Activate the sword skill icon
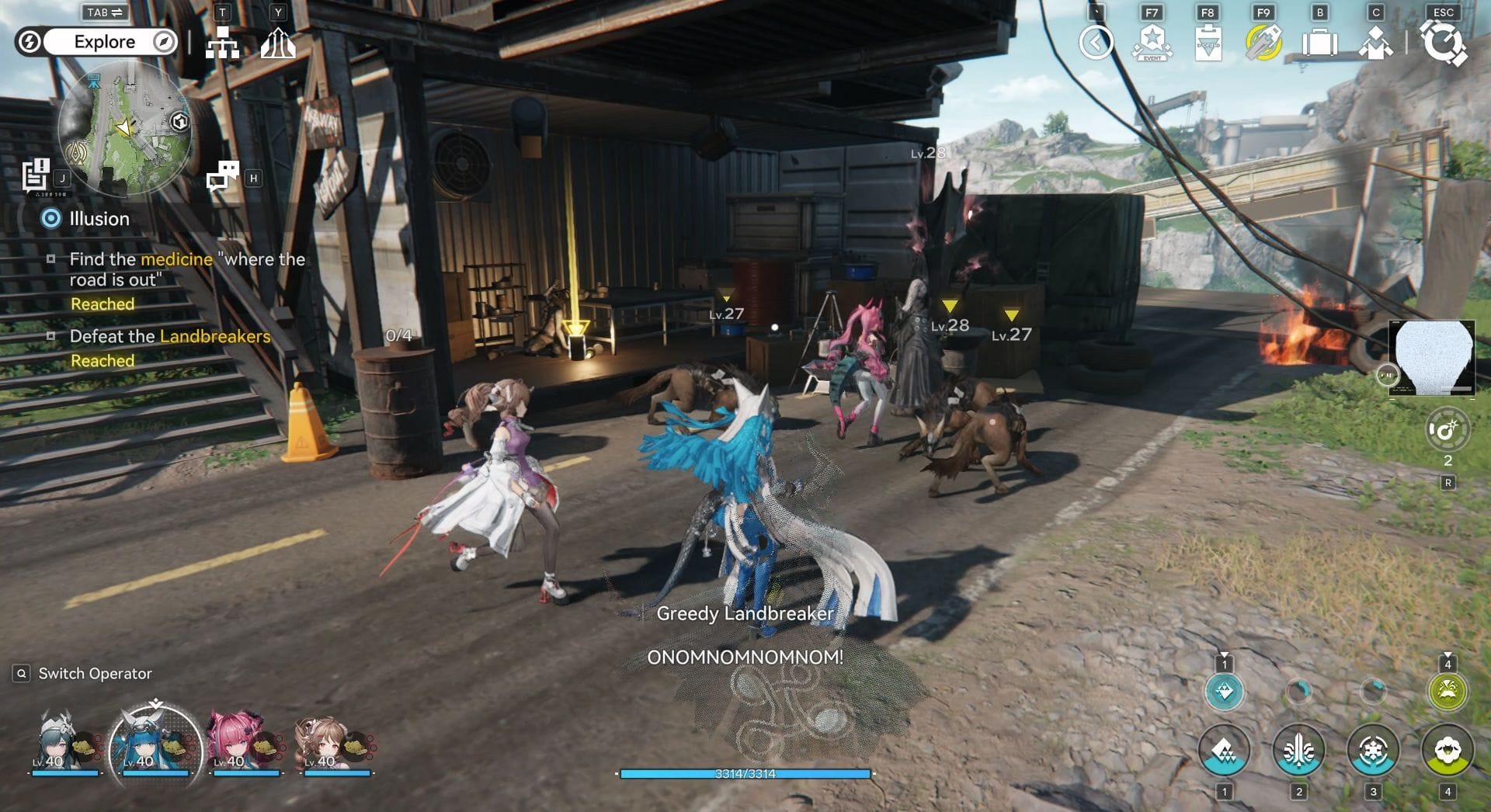 (x=1298, y=751)
